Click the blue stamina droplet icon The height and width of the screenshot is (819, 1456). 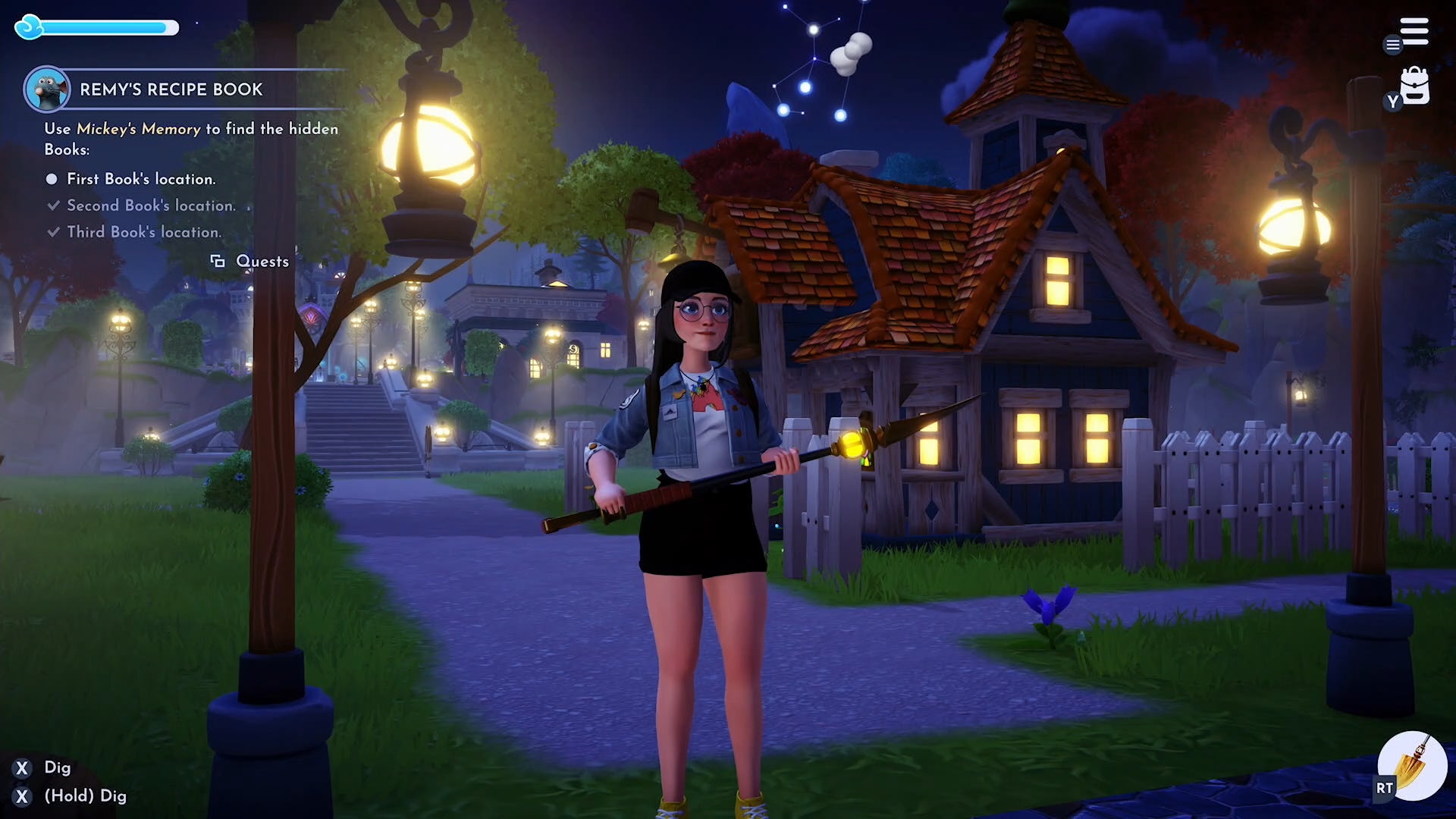pyautogui.click(x=29, y=27)
